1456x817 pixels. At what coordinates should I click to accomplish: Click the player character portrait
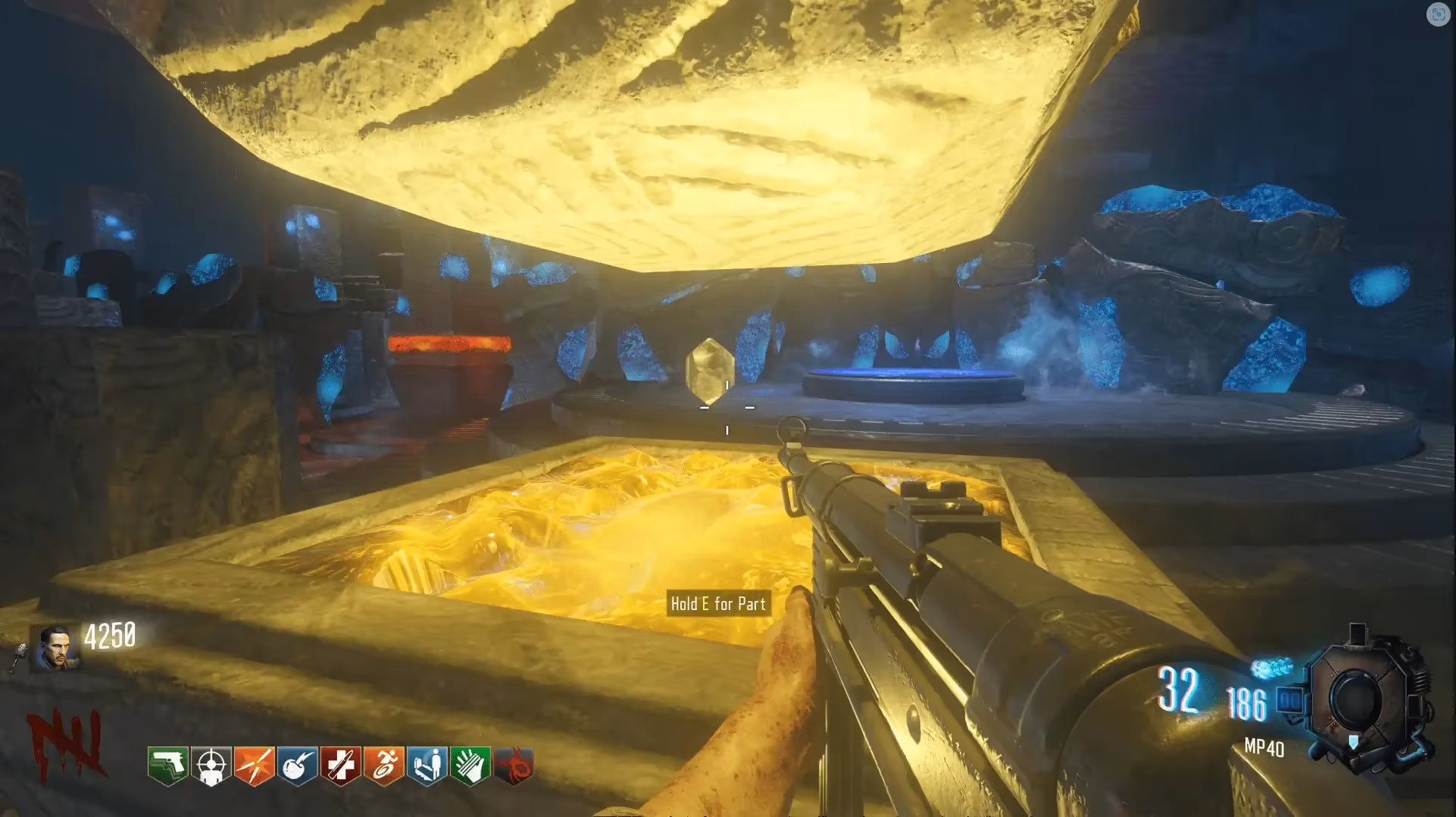click(x=56, y=648)
